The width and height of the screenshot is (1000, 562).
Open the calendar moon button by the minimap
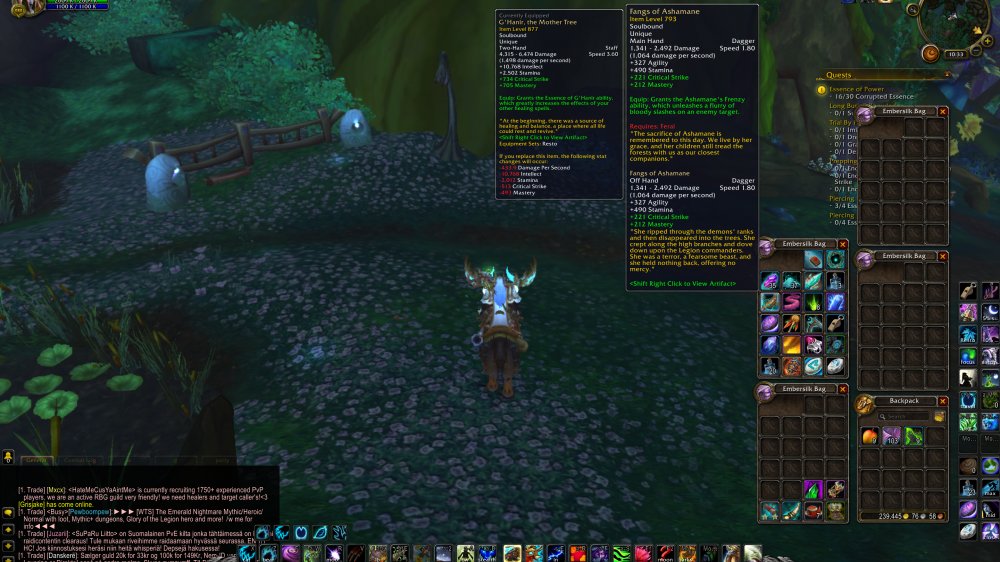(931, 53)
